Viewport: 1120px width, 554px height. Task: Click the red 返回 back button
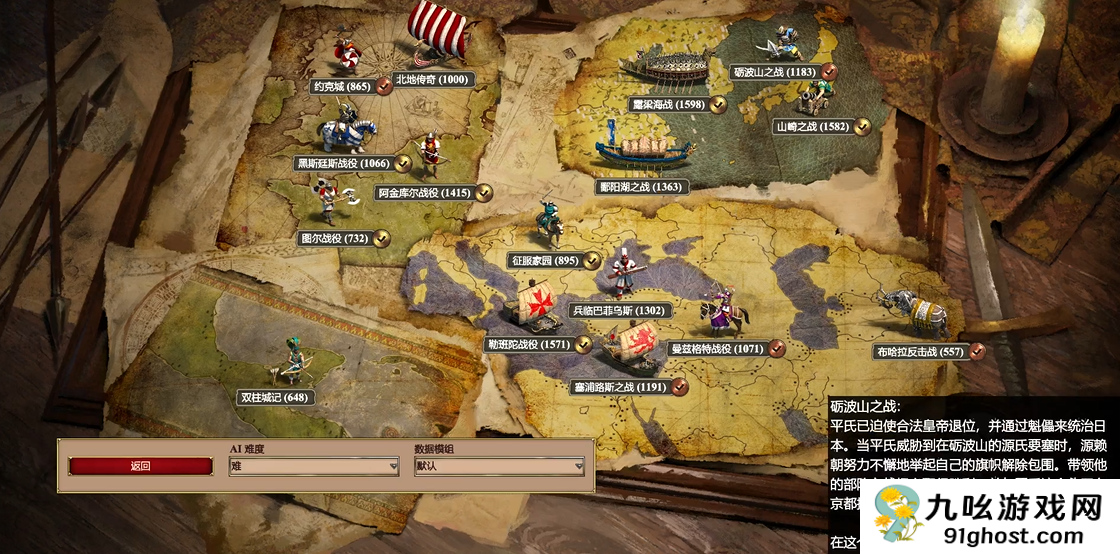(140, 466)
